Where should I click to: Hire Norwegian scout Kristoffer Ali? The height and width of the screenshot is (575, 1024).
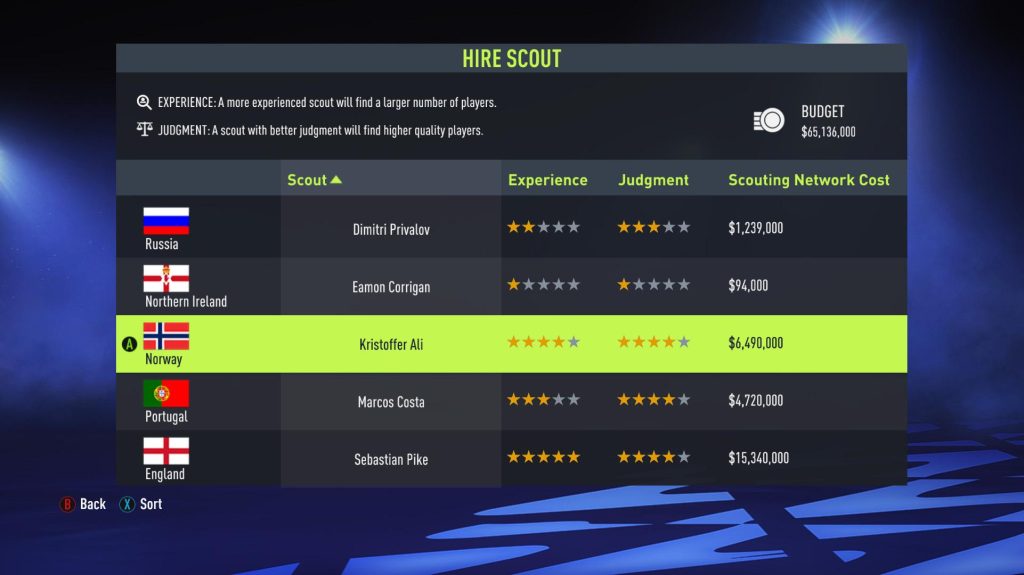coord(391,344)
